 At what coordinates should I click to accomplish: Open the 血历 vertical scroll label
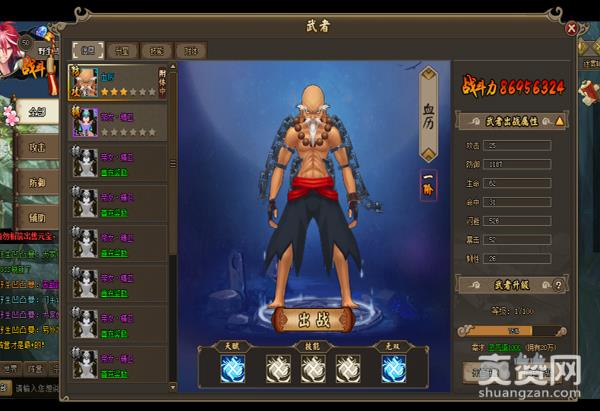coord(428,113)
